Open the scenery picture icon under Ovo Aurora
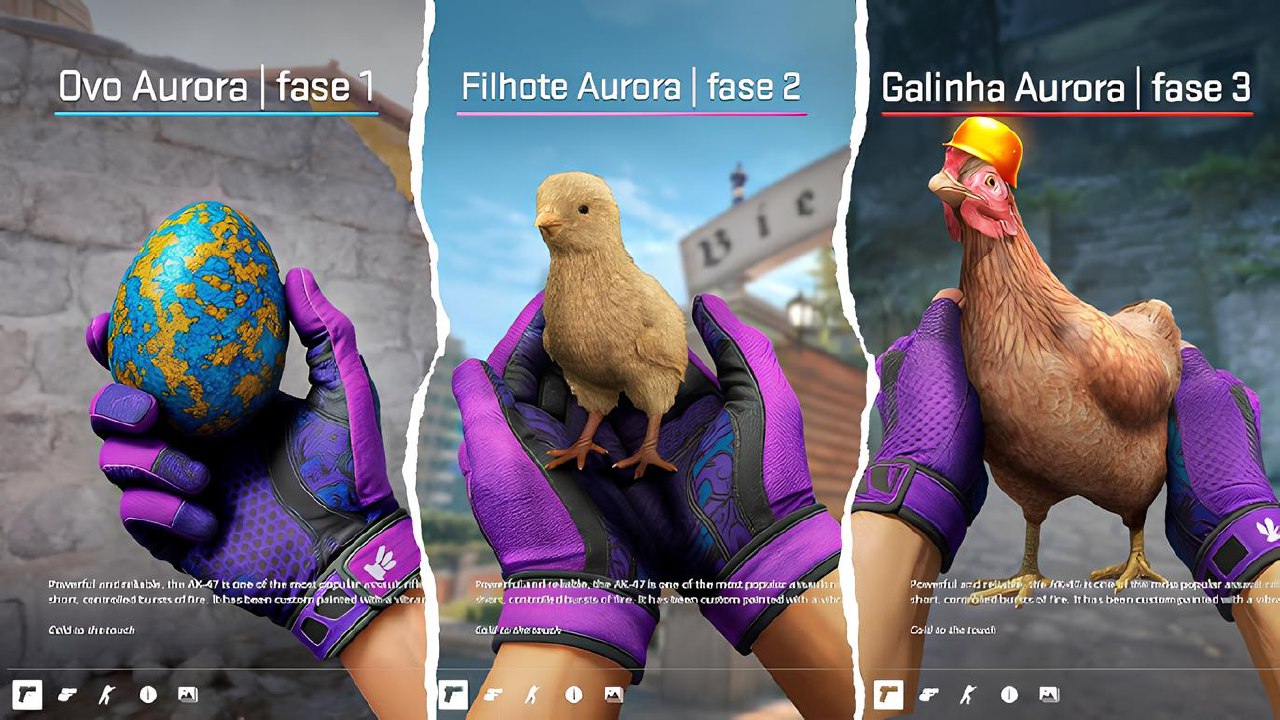The image size is (1280, 720). [x=188, y=694]
